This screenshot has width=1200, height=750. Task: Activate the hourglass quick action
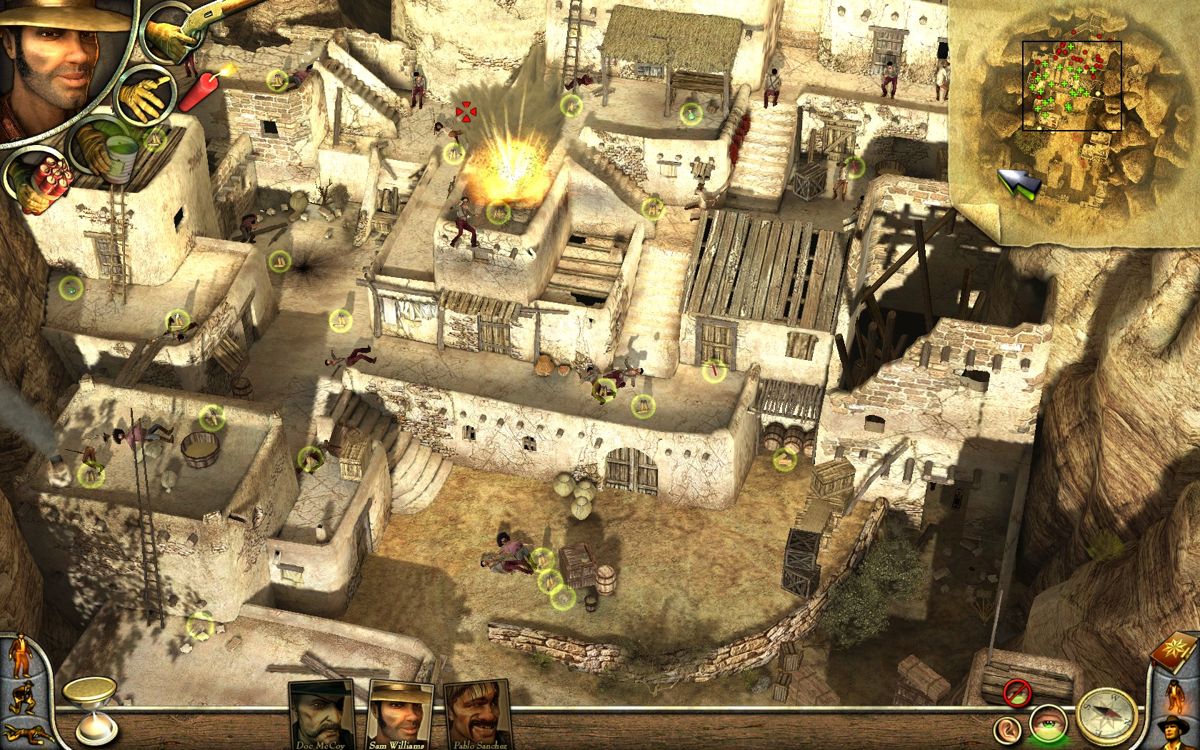click(x=89, y=706)
